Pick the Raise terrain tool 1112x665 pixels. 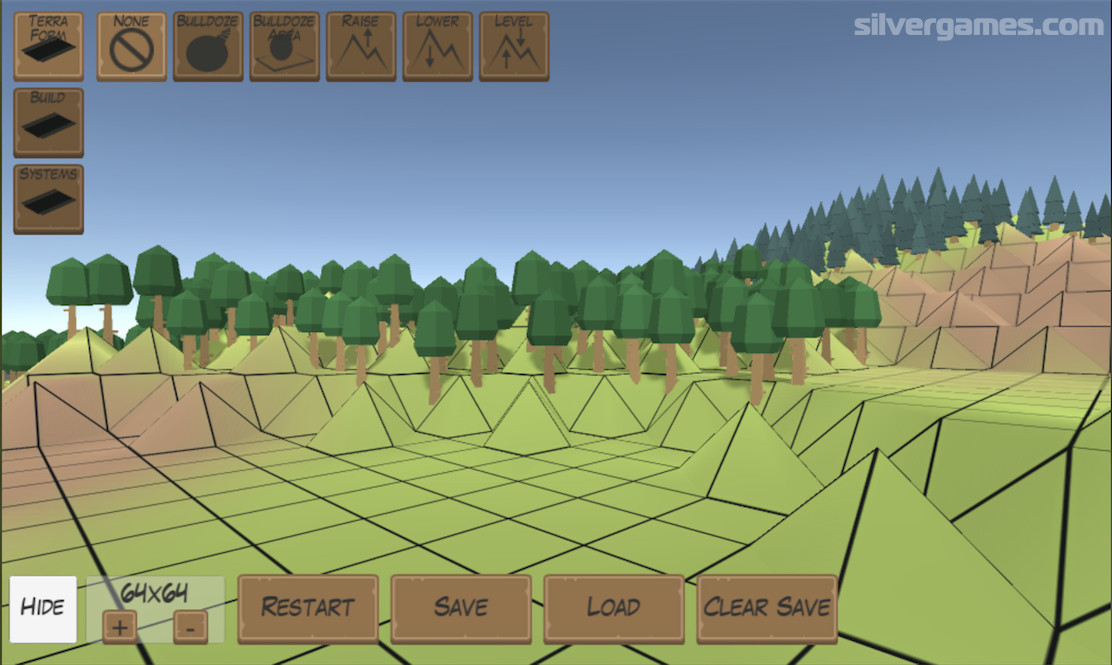click(x=361, y=46)
